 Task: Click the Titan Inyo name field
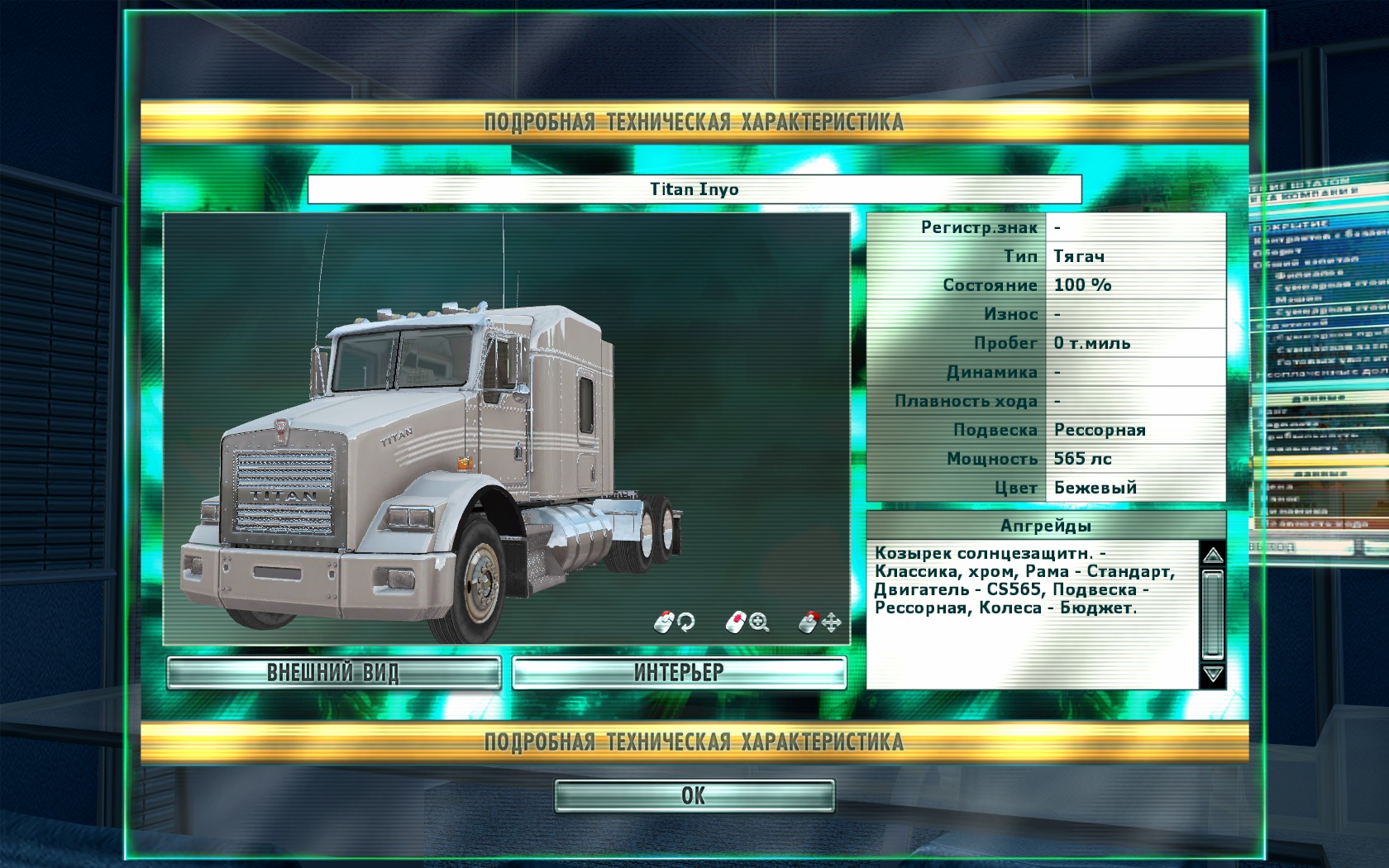[694, 189]
